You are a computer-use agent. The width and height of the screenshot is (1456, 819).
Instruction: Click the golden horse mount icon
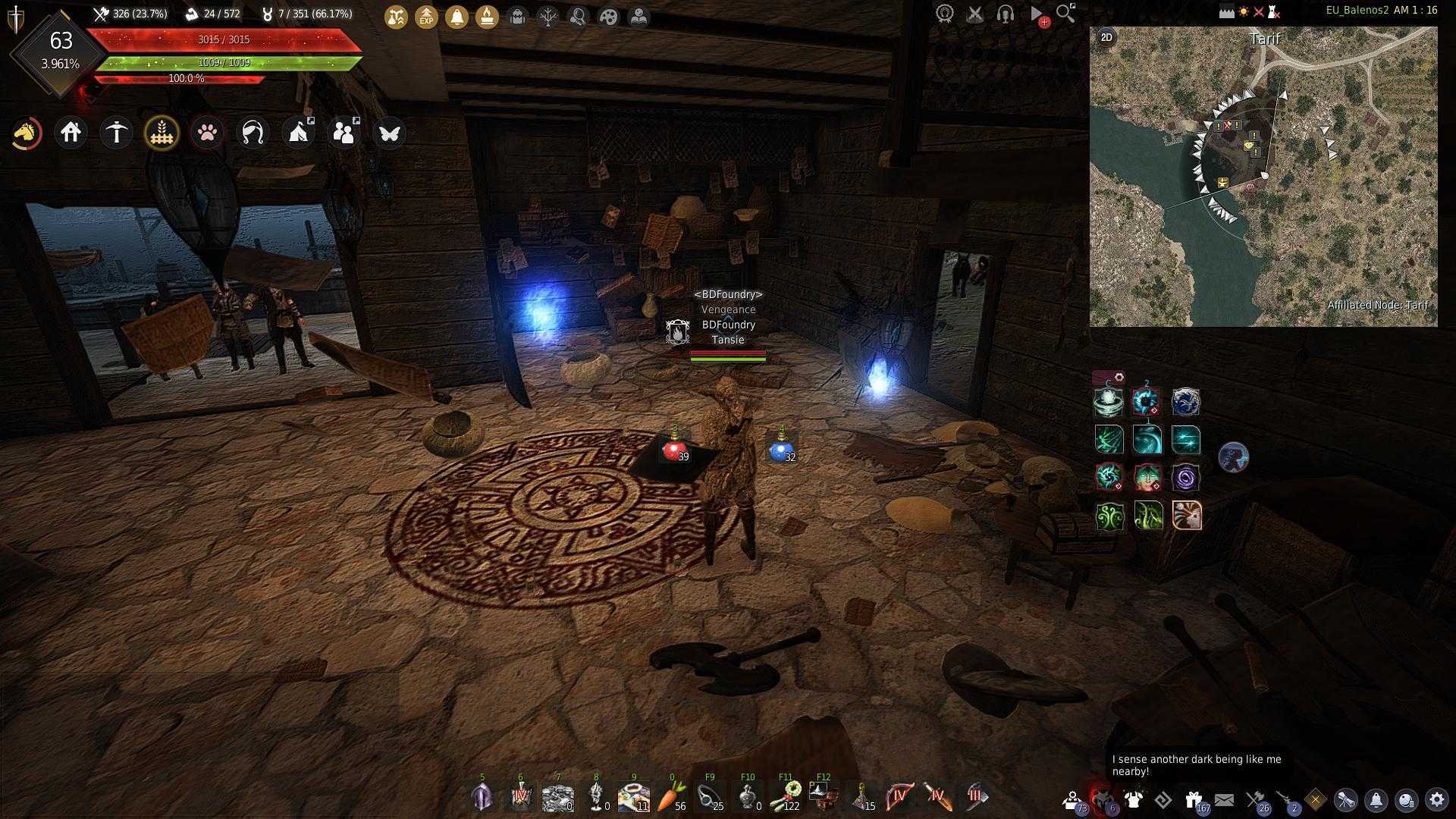26,133
